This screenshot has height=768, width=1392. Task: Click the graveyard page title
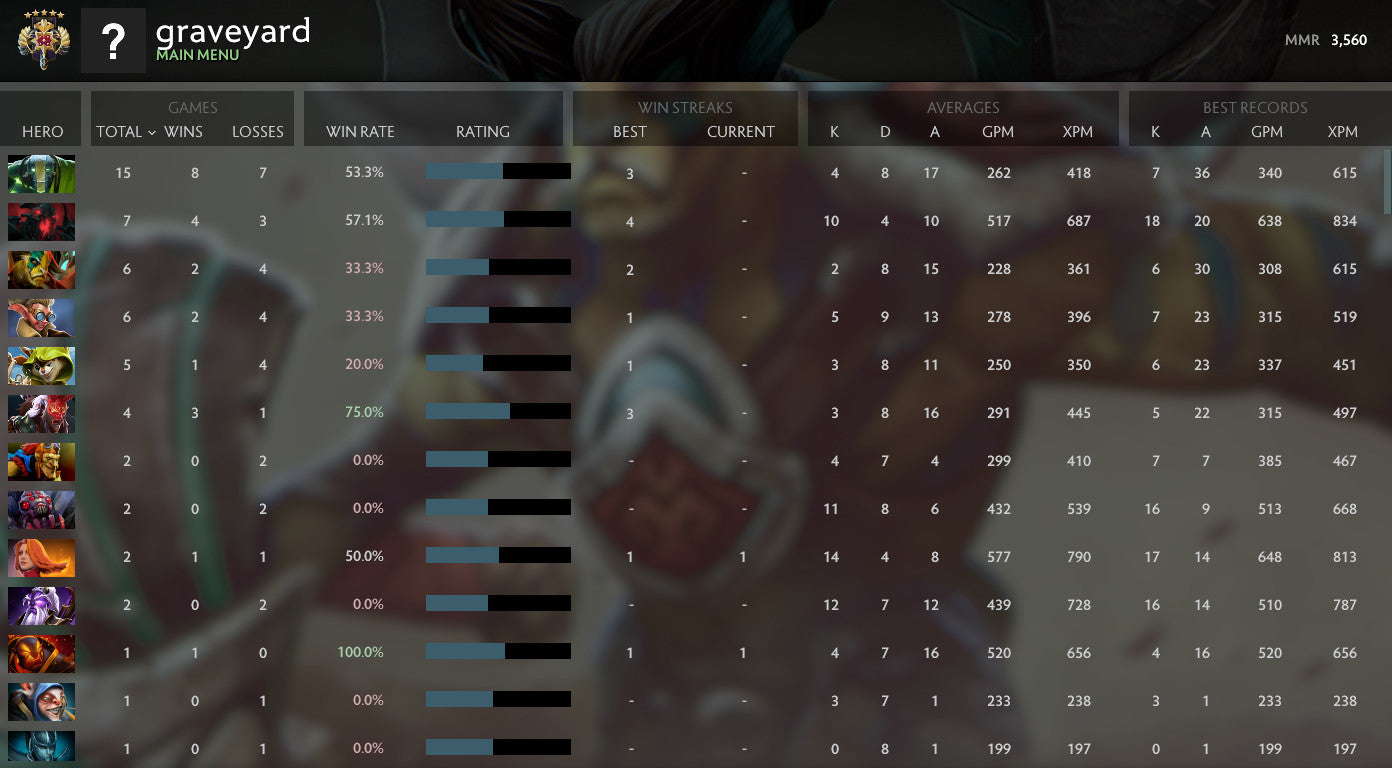pyautogui.click(x=231, y=32)
